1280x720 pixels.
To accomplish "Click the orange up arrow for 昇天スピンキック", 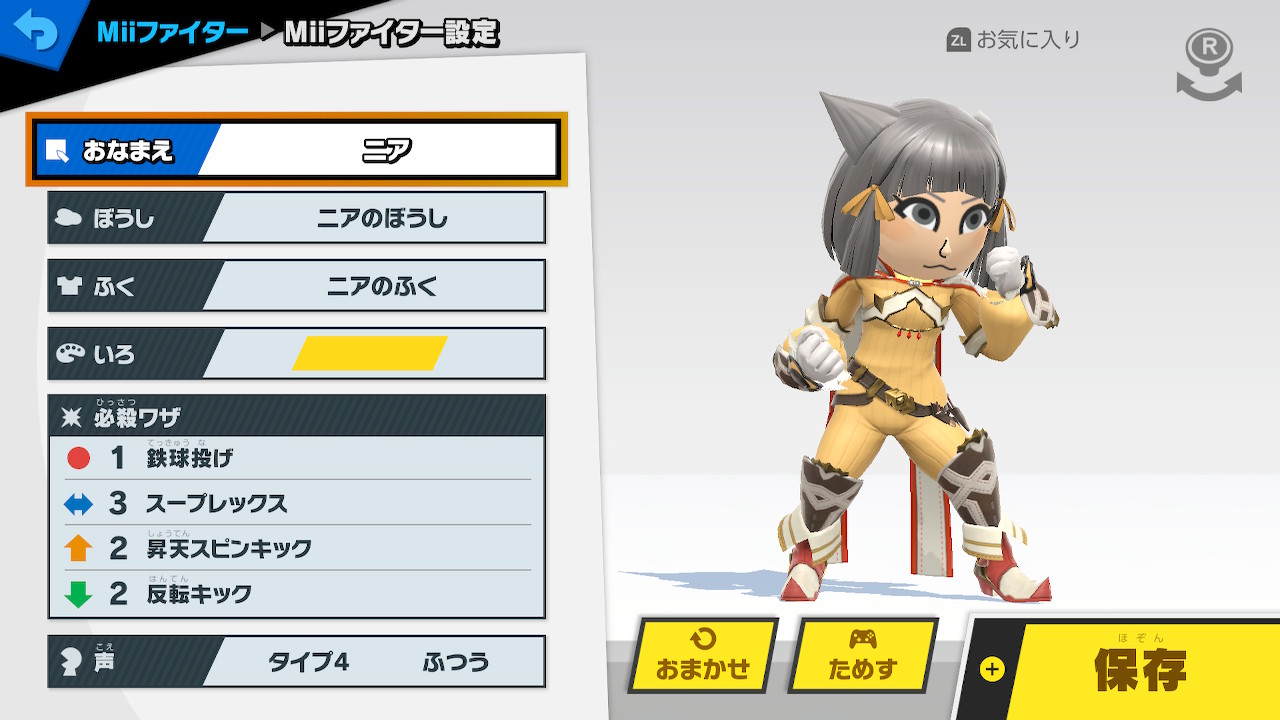I will (77, 548).
